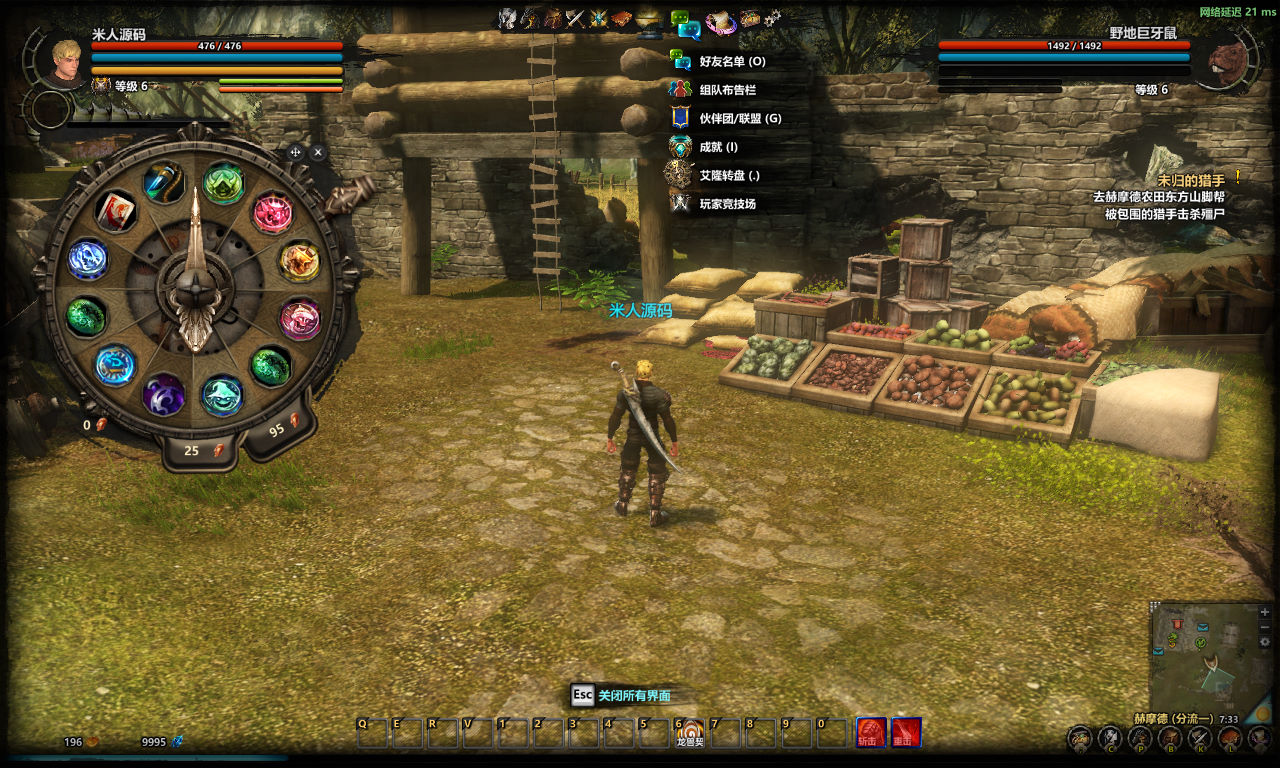
Task: Click the treasure chest icon in top toolbar
Action: (750, 19)
